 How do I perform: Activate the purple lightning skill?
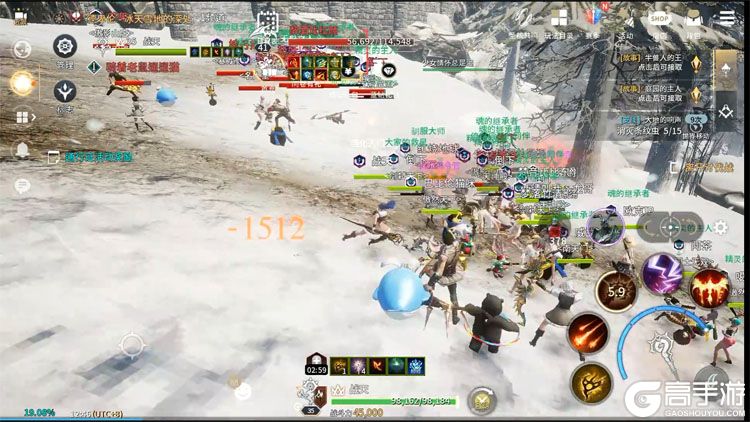662,273
